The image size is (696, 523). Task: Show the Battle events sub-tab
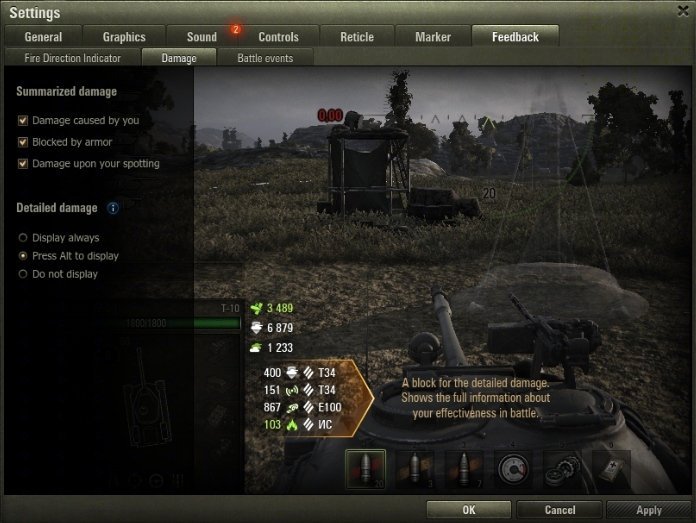265,58
